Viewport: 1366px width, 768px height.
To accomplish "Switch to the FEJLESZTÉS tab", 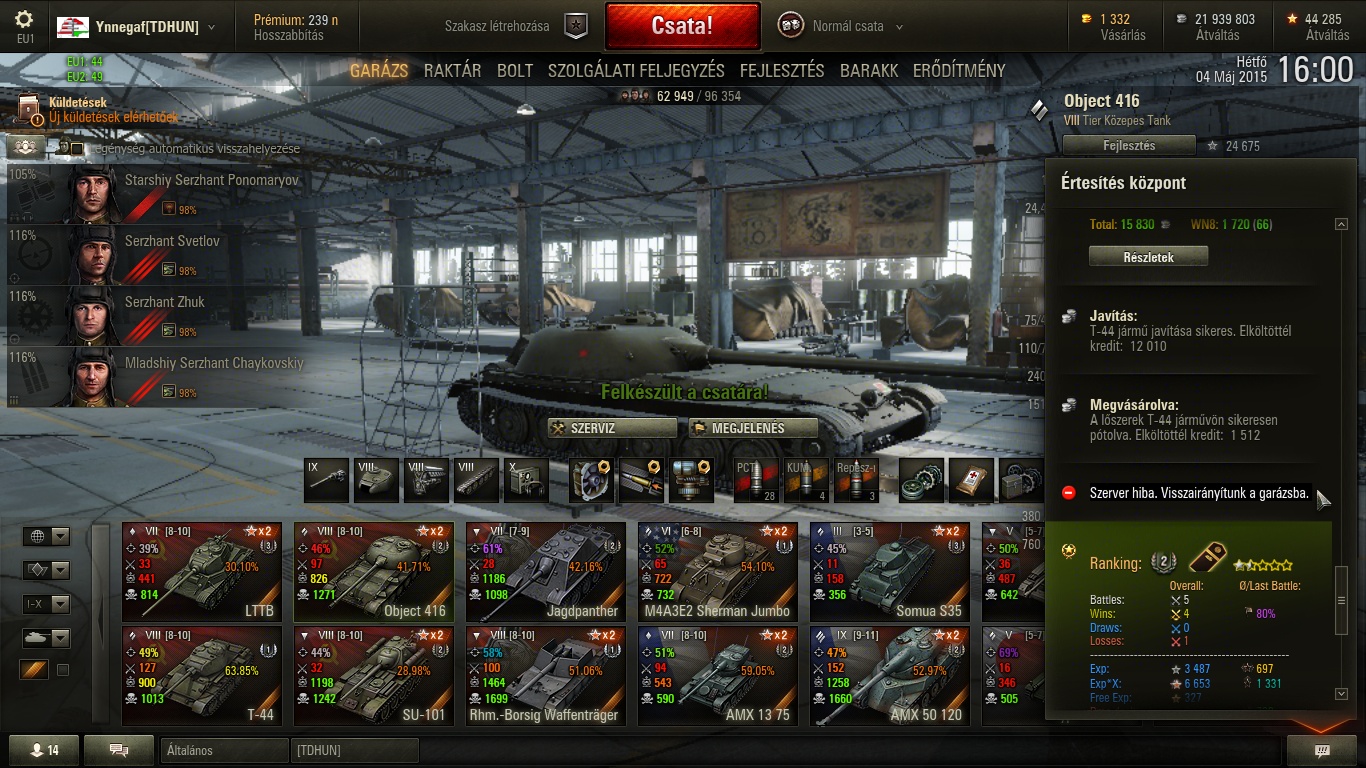I will (782, 71).
